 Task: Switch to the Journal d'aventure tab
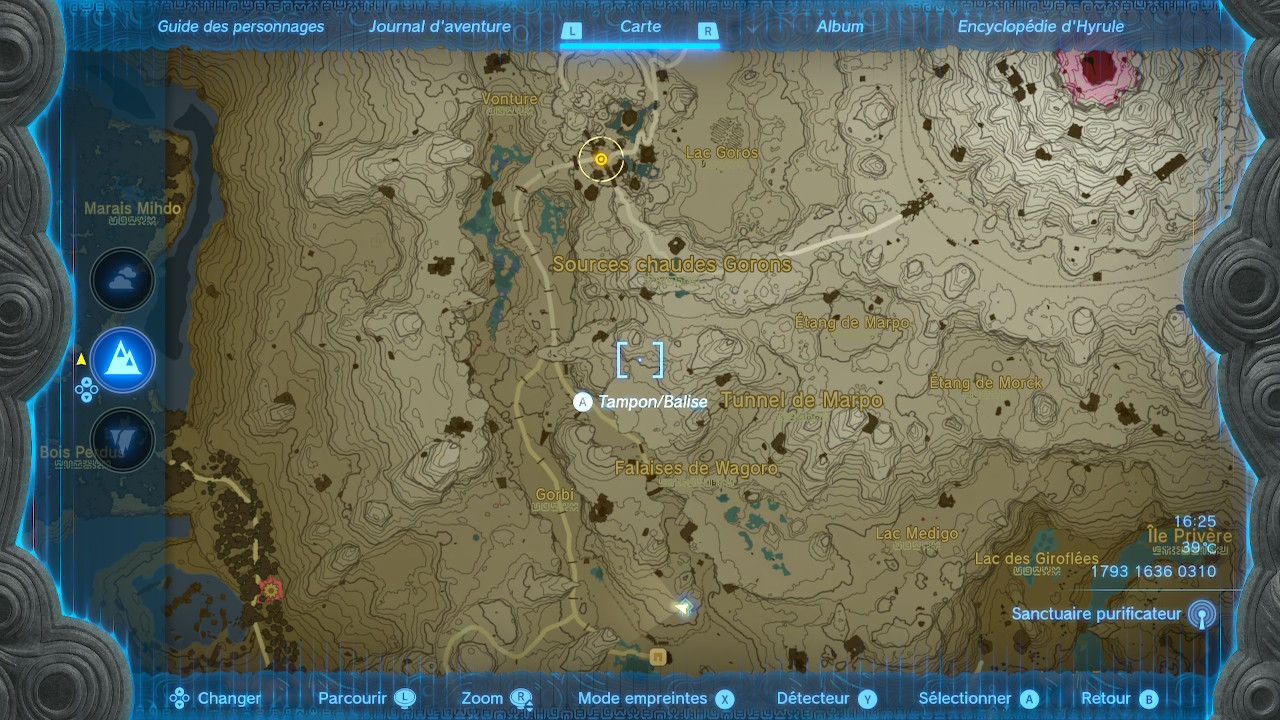(439, 27)
